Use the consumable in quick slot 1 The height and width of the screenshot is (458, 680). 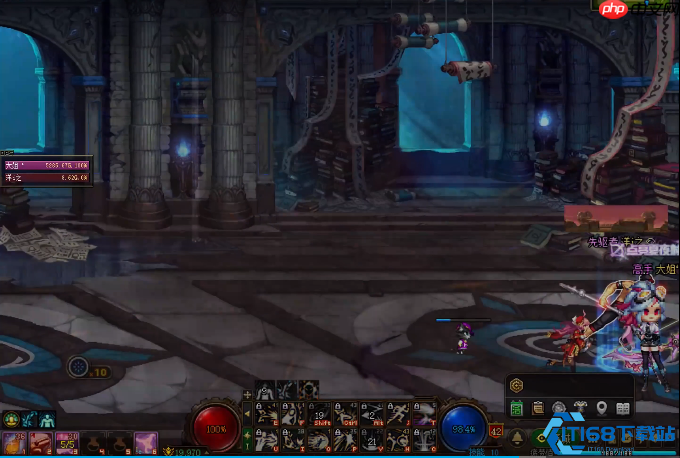[x=15, y=441]
